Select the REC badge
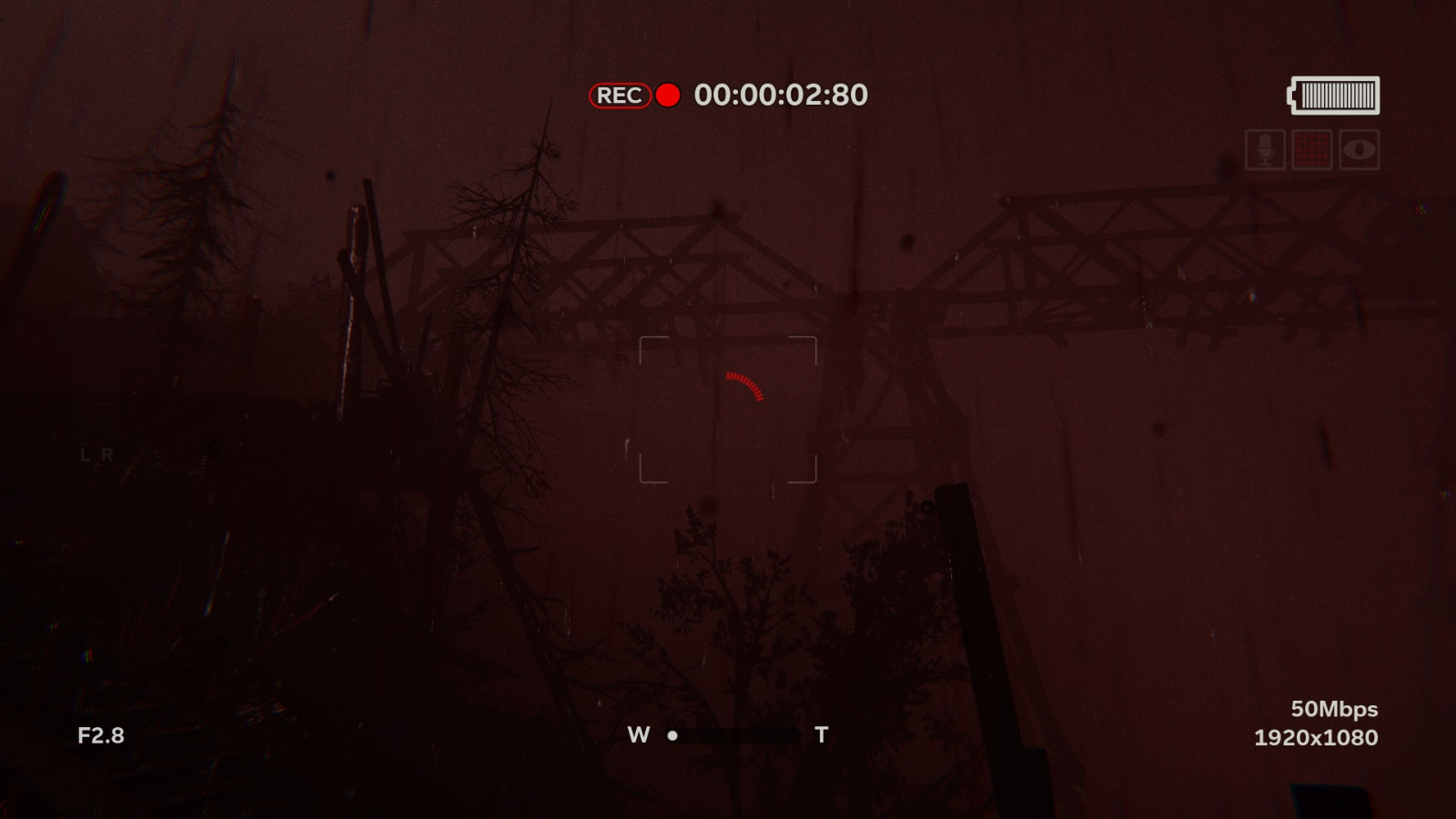Screen dimensions: 1456x819 [620, 95]
